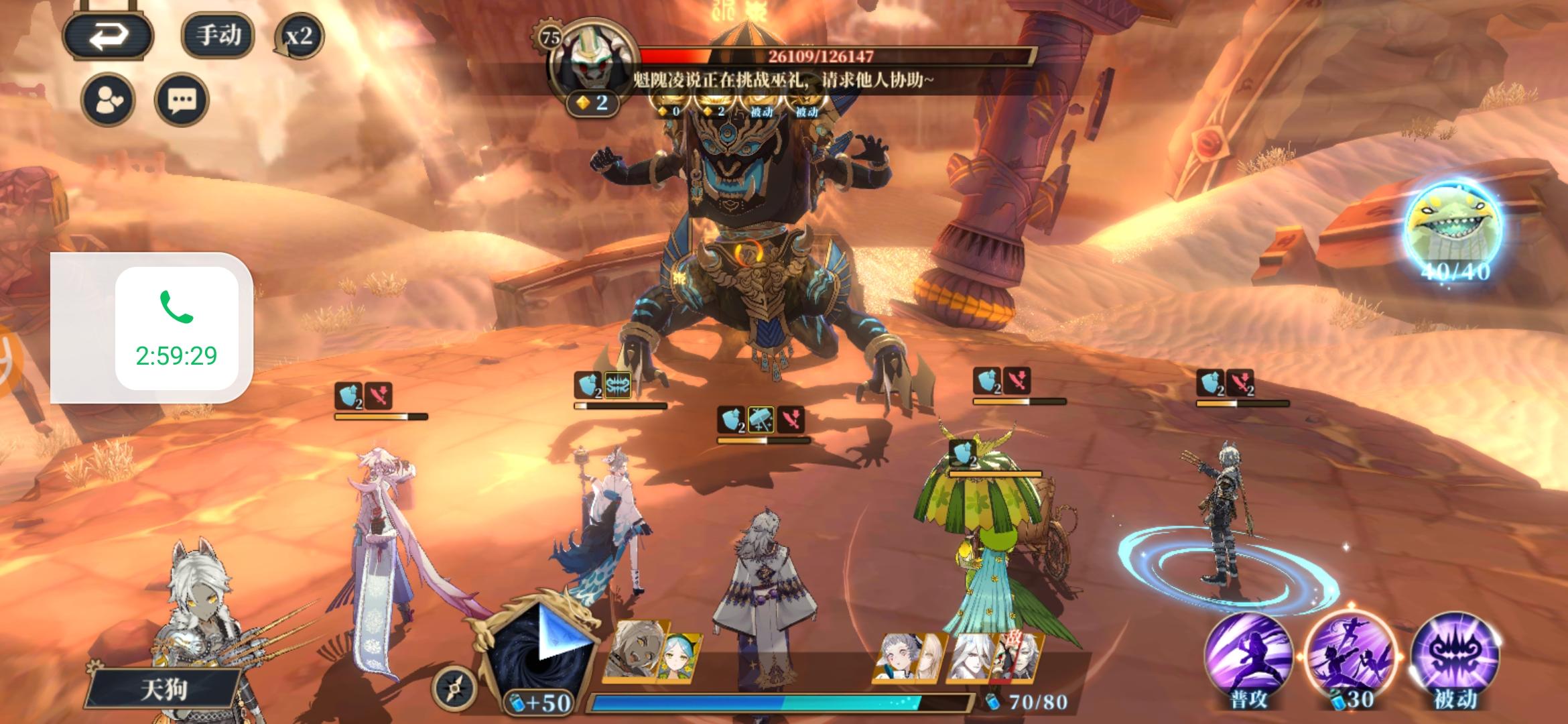Tap the level 75 boss portrait
Image resolution: width=1568 pixels, height=724 pixels.
588,57
